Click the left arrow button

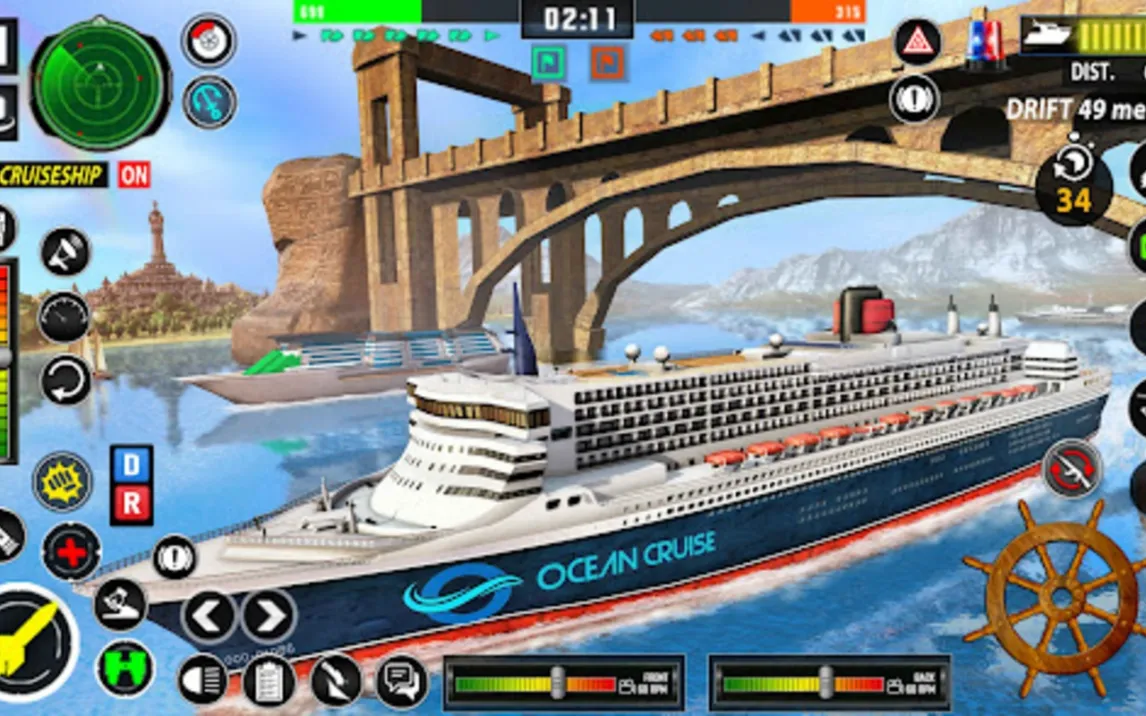[x=209, y=616]
